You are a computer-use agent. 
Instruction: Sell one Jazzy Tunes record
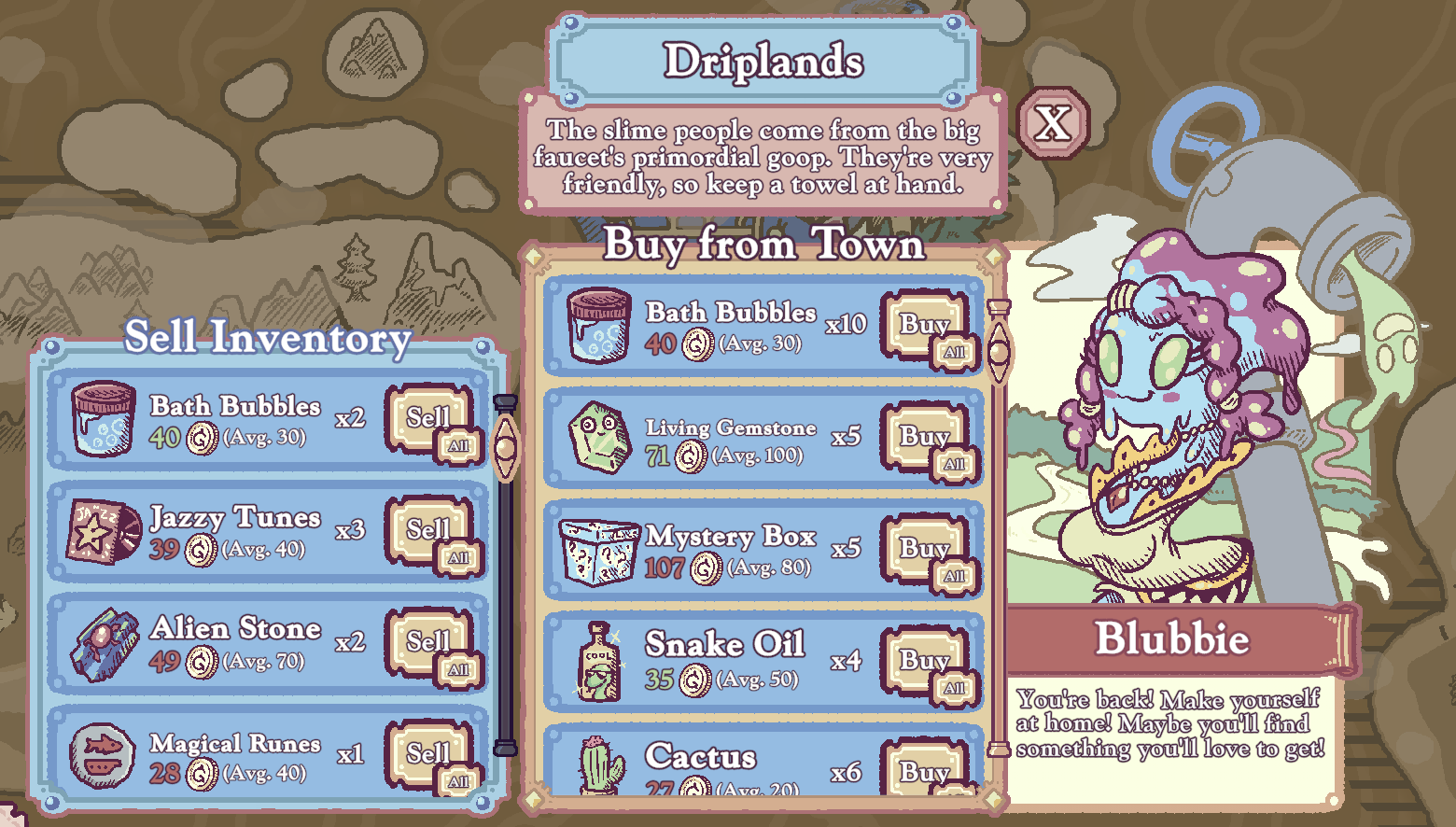(x=424, y=527)
